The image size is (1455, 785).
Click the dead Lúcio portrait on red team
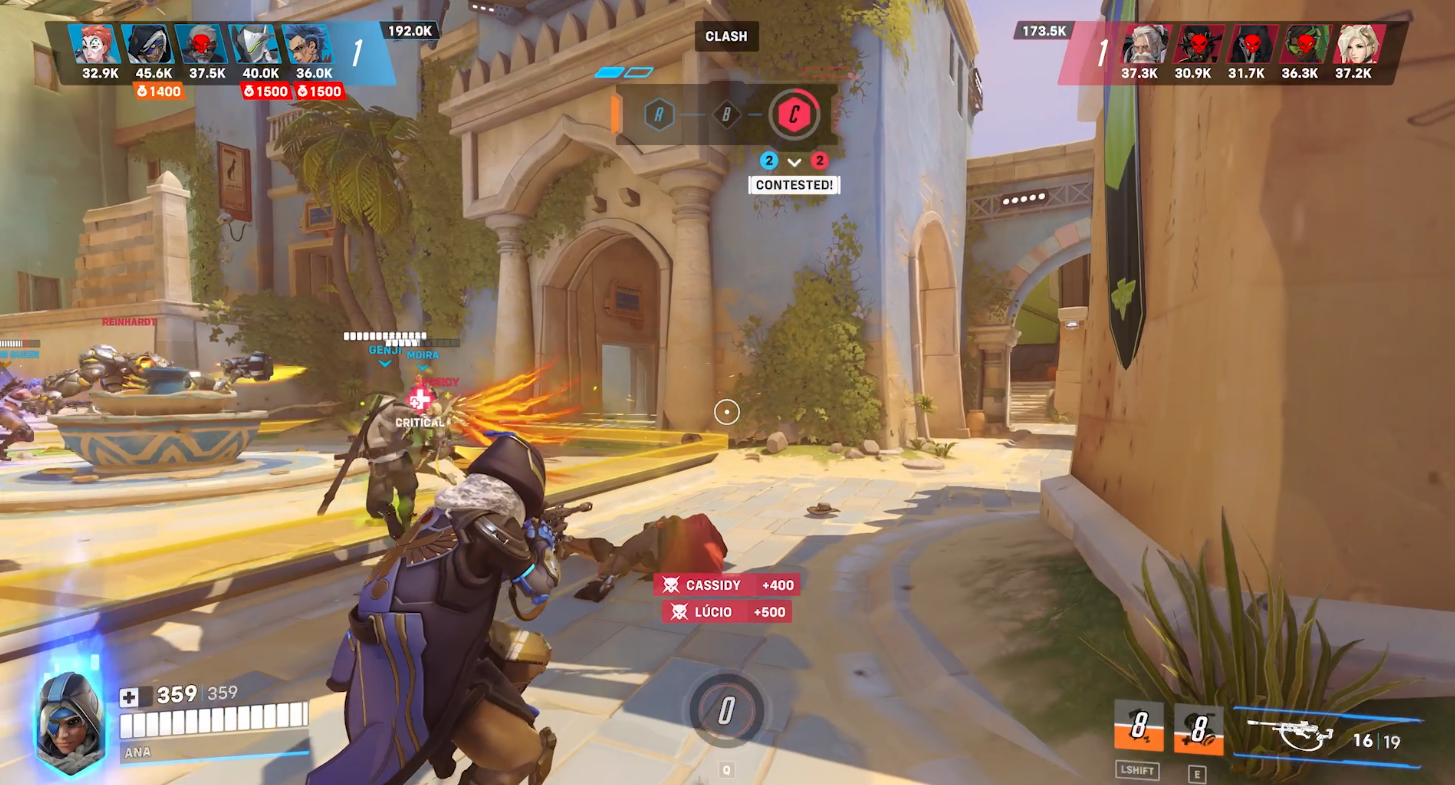click(1305, 45)
